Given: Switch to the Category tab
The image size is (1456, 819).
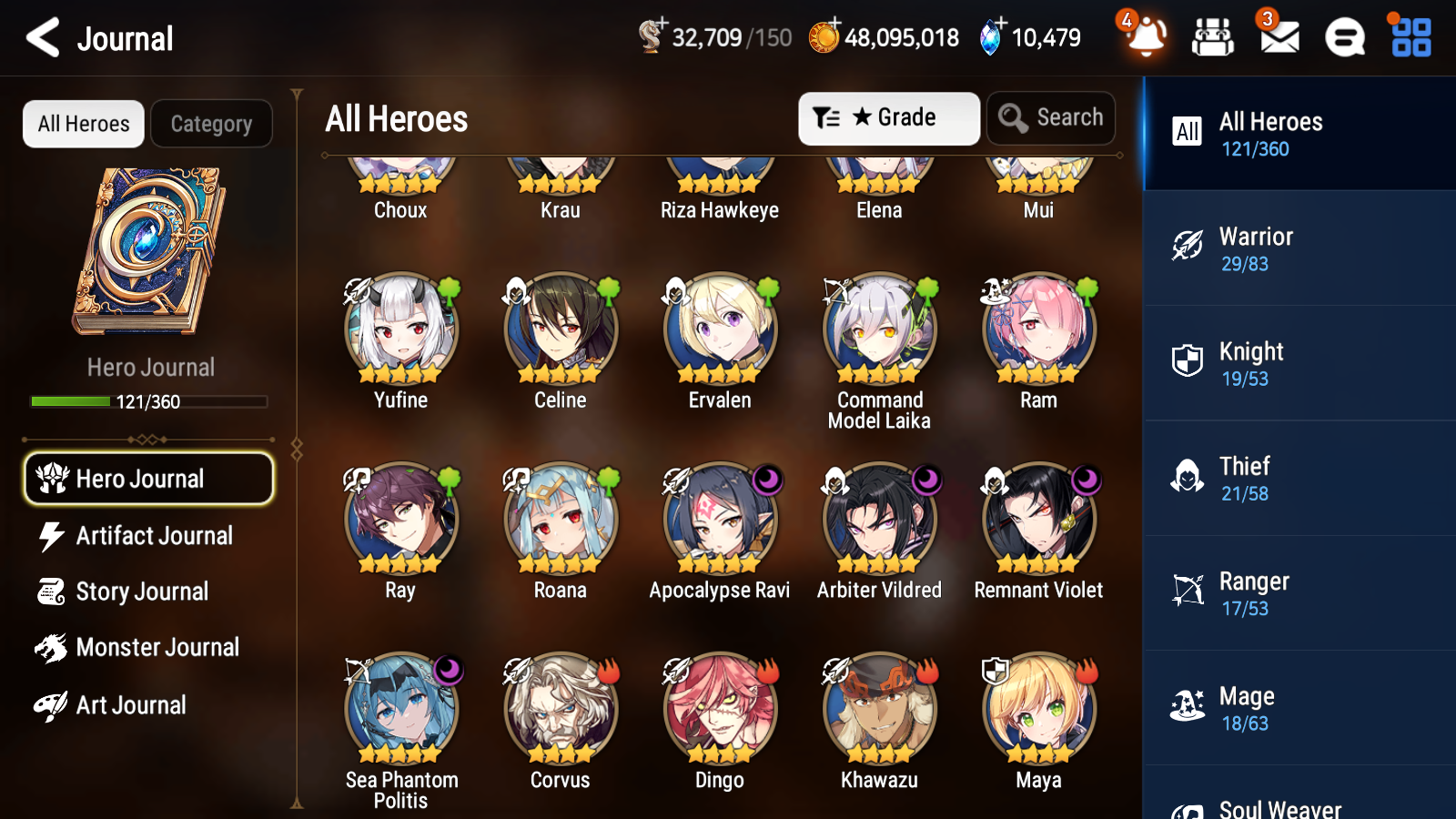Looking at the screenshot, I should click(211, 124).
